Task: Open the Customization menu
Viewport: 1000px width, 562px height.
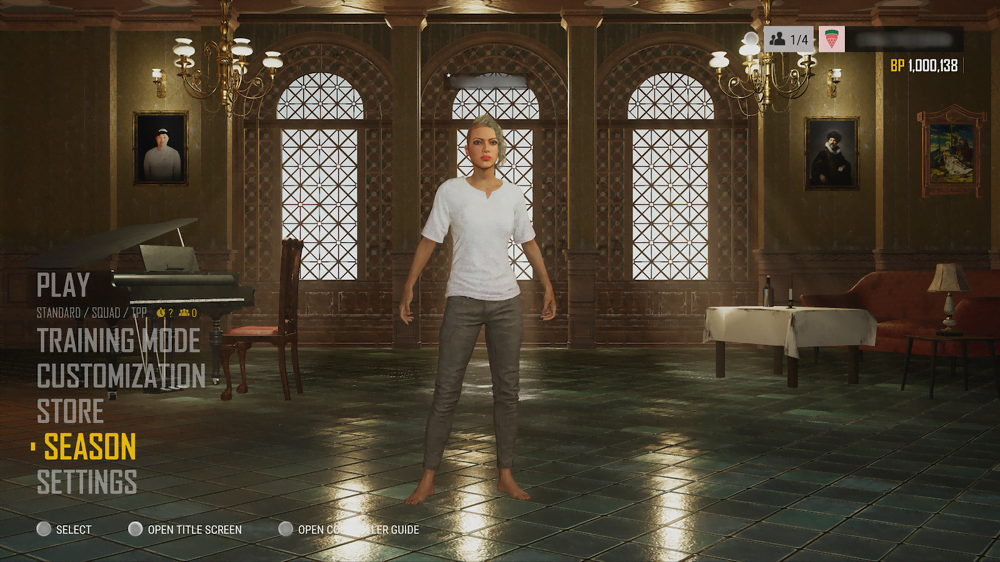Action: (x=121, y=376)
